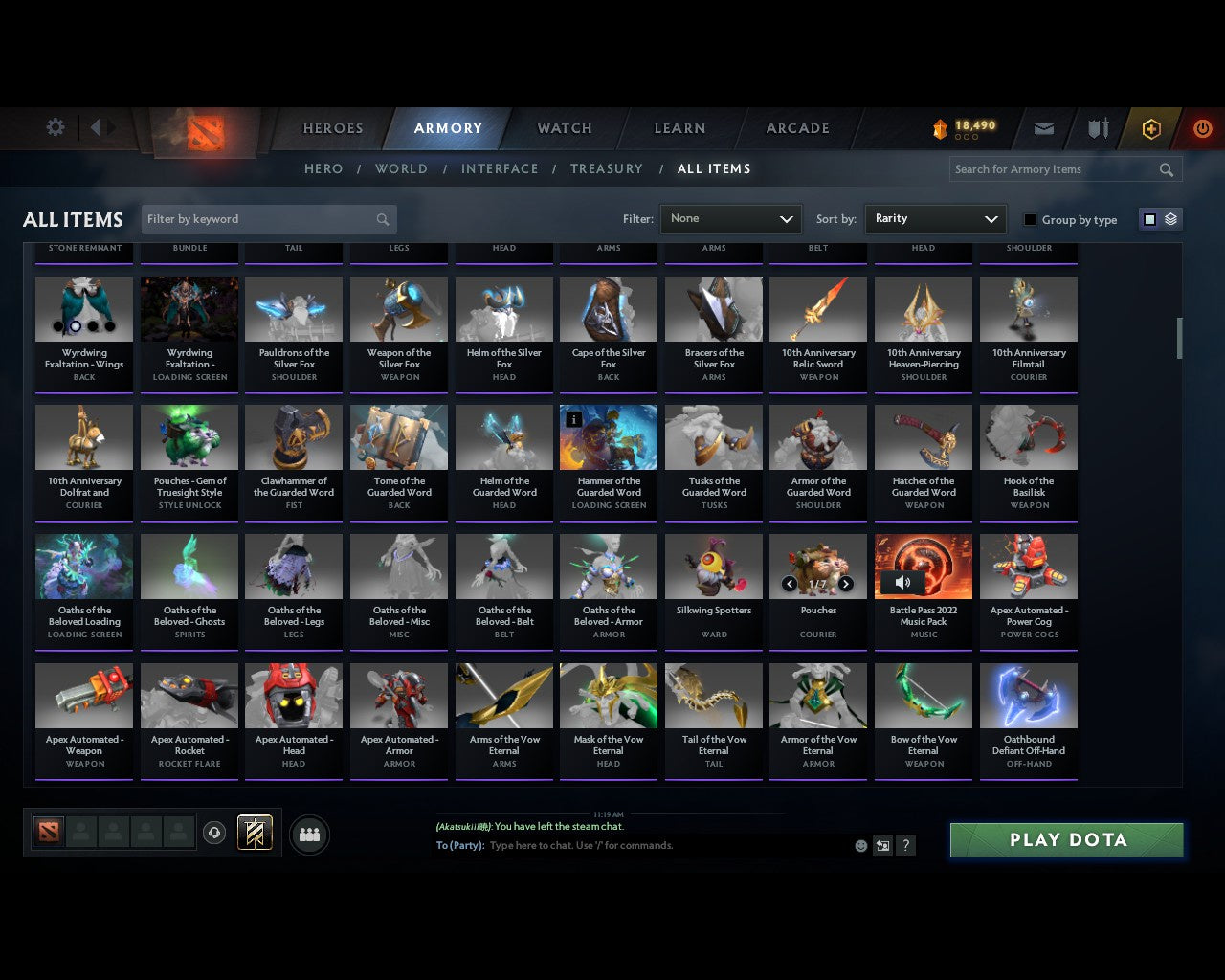Expand next Pouches image with right arrow
The width and height of the screenshot is (1225, 980).
tap(846, 583)
